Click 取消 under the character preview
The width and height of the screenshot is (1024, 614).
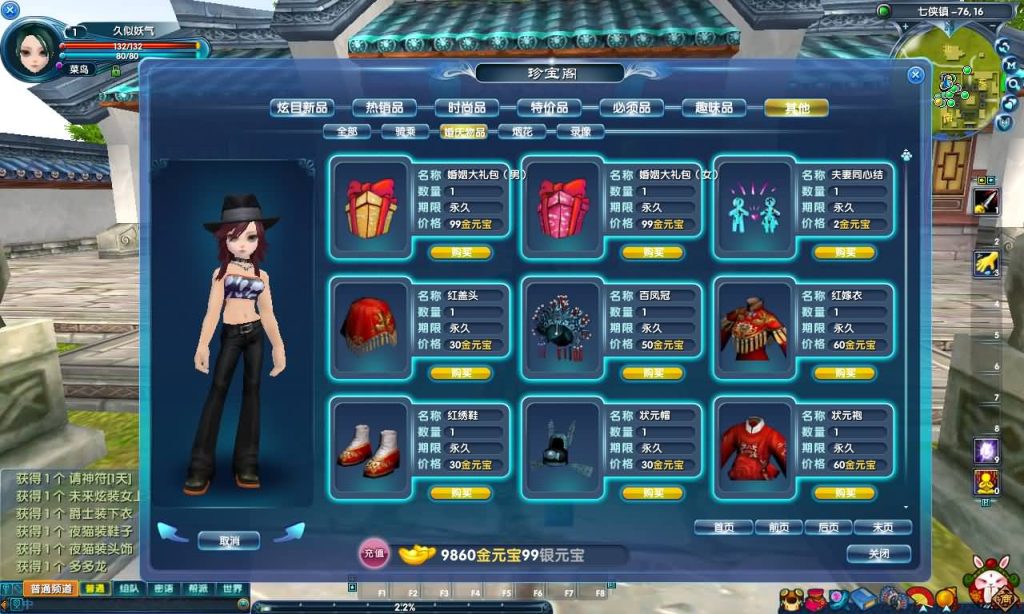pos(228,540)
